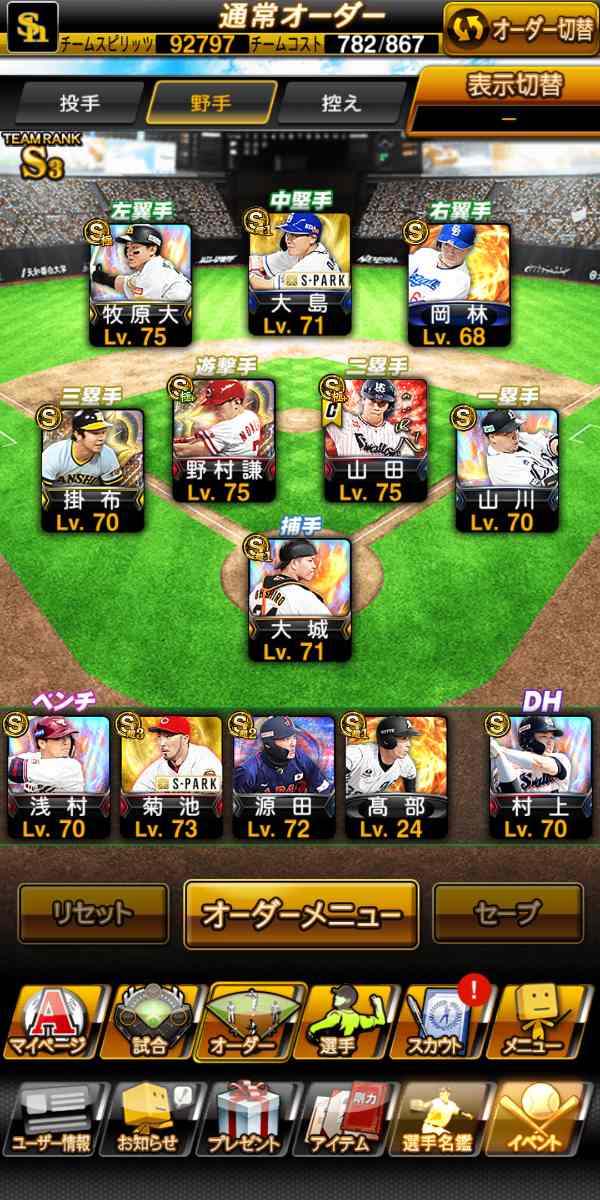Viewport: 600px width, 1200px height.
Task: Save the lineup with セーブ button
Action: click(507, 913)
